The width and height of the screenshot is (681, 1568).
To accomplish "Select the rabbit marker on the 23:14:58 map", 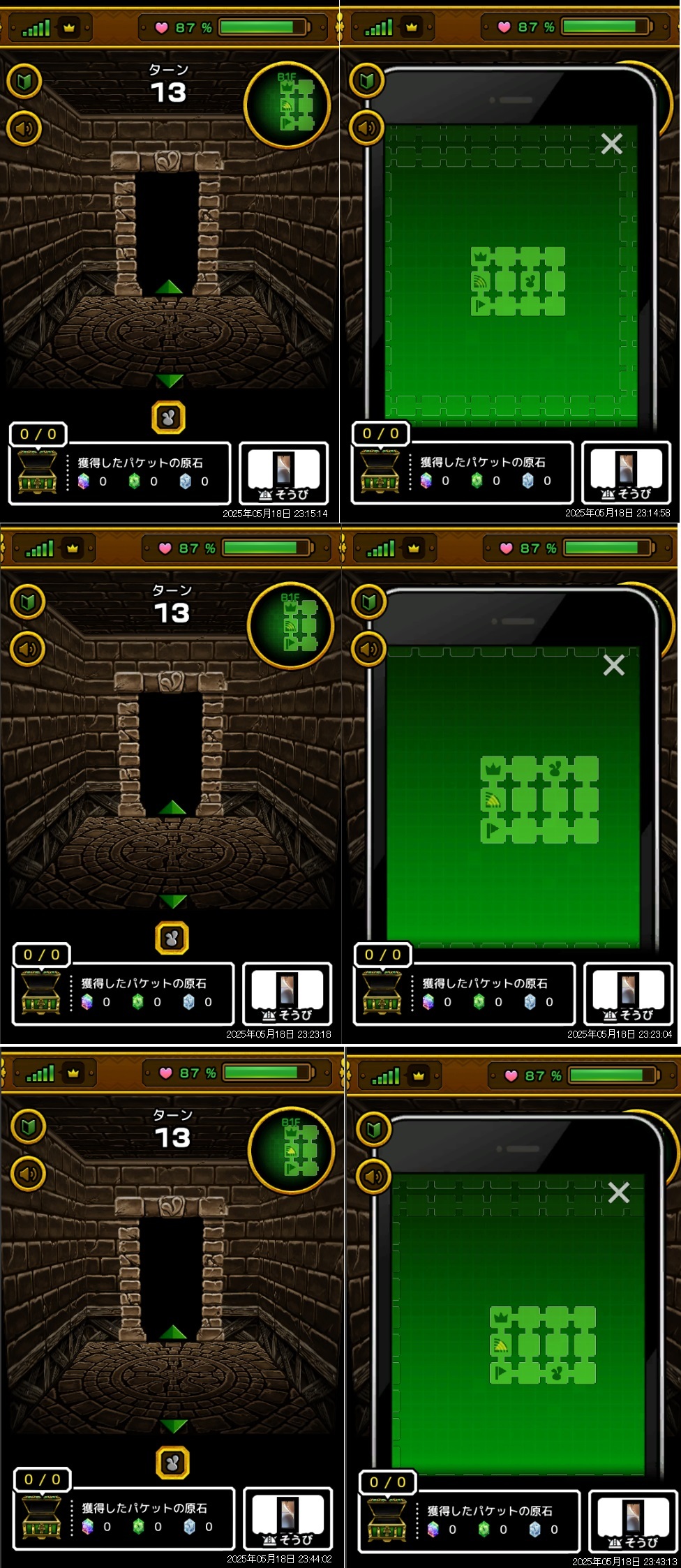I will click(530, 282).
